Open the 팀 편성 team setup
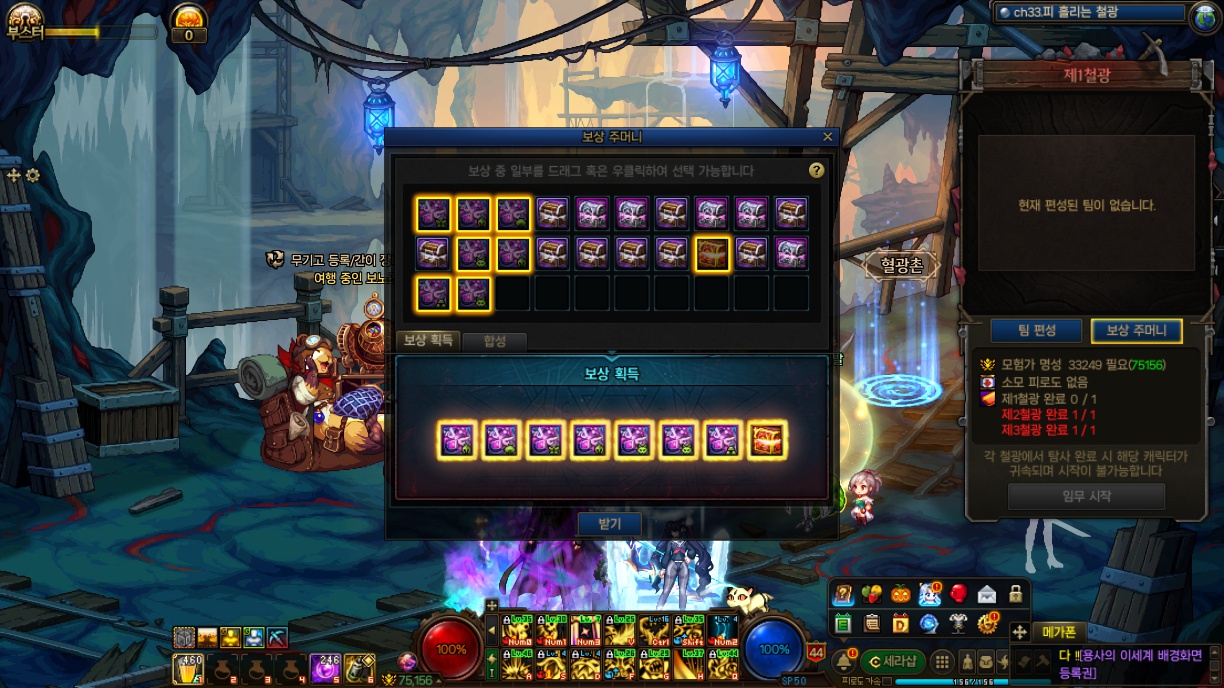The height and width of the screenshot is (688, 1224). click(x=1037, y=331)
